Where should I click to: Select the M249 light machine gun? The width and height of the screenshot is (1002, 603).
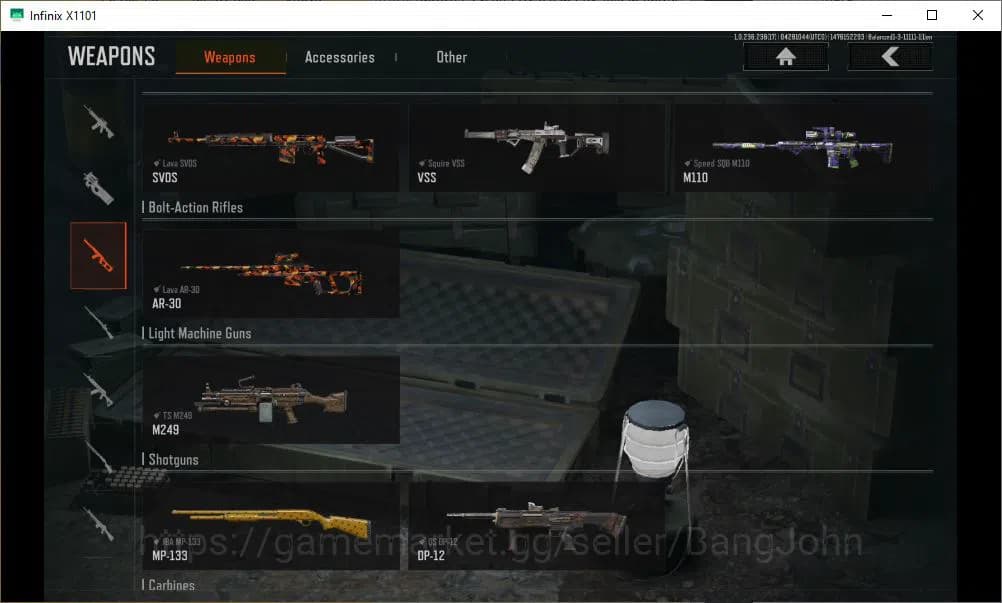(x=272, y=400)
